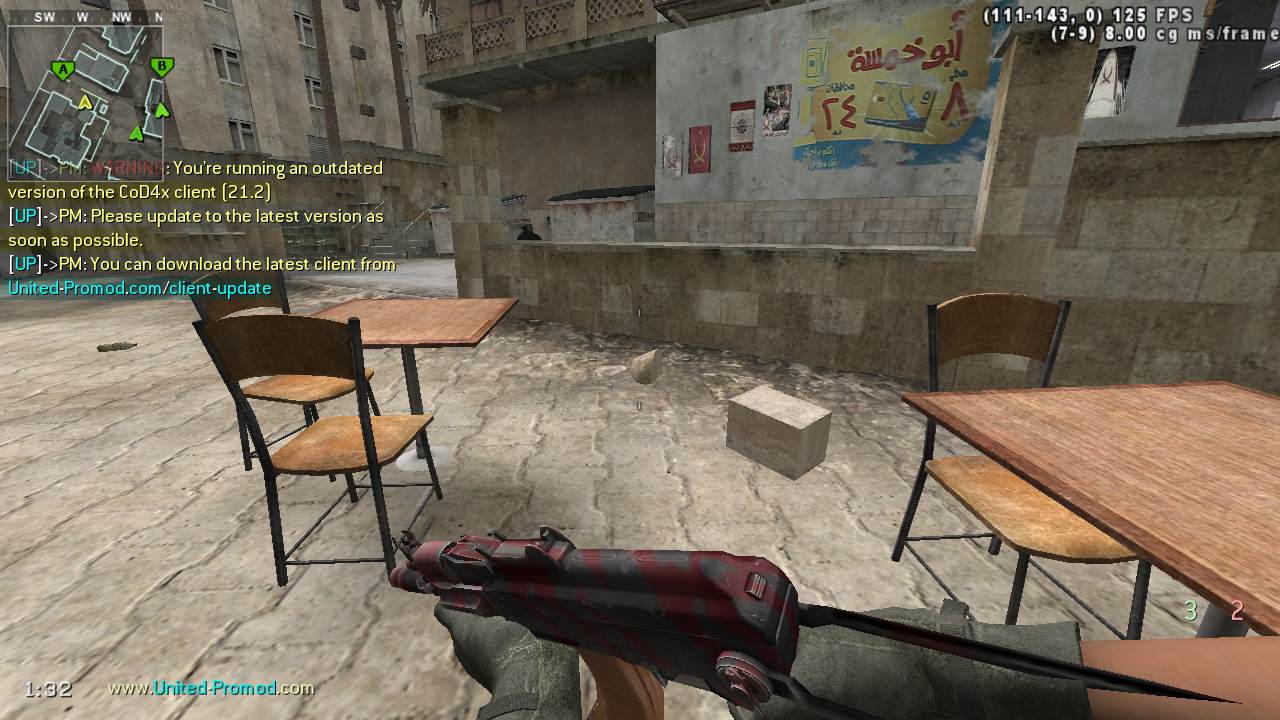Select bomb site B marker on minimap
1280x720 pixels.
tap(160, 68)
